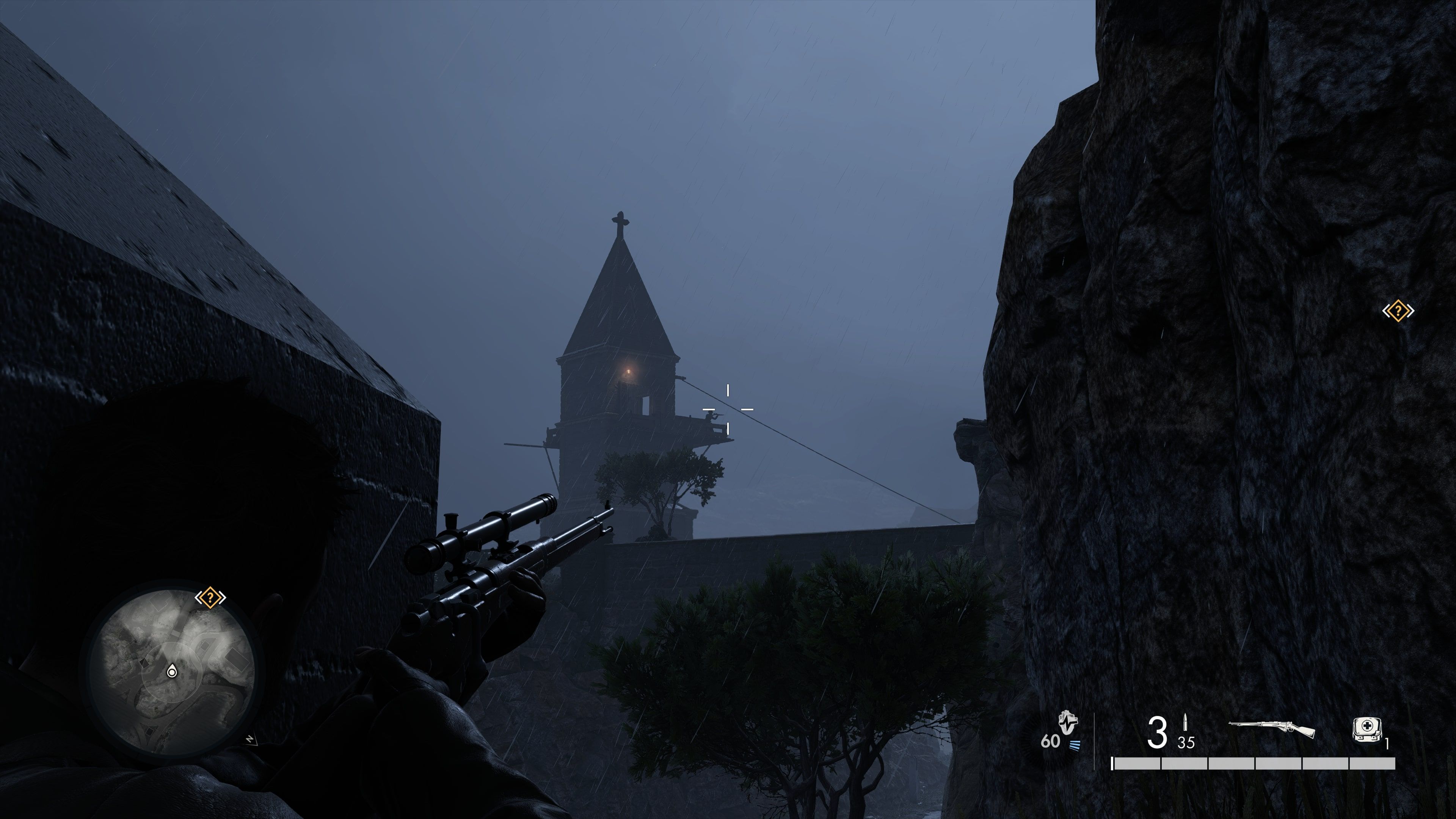The image size is (1456, 819).
Task: Click the white player position arrow on the minimap
Action: (x=172, y=672)
